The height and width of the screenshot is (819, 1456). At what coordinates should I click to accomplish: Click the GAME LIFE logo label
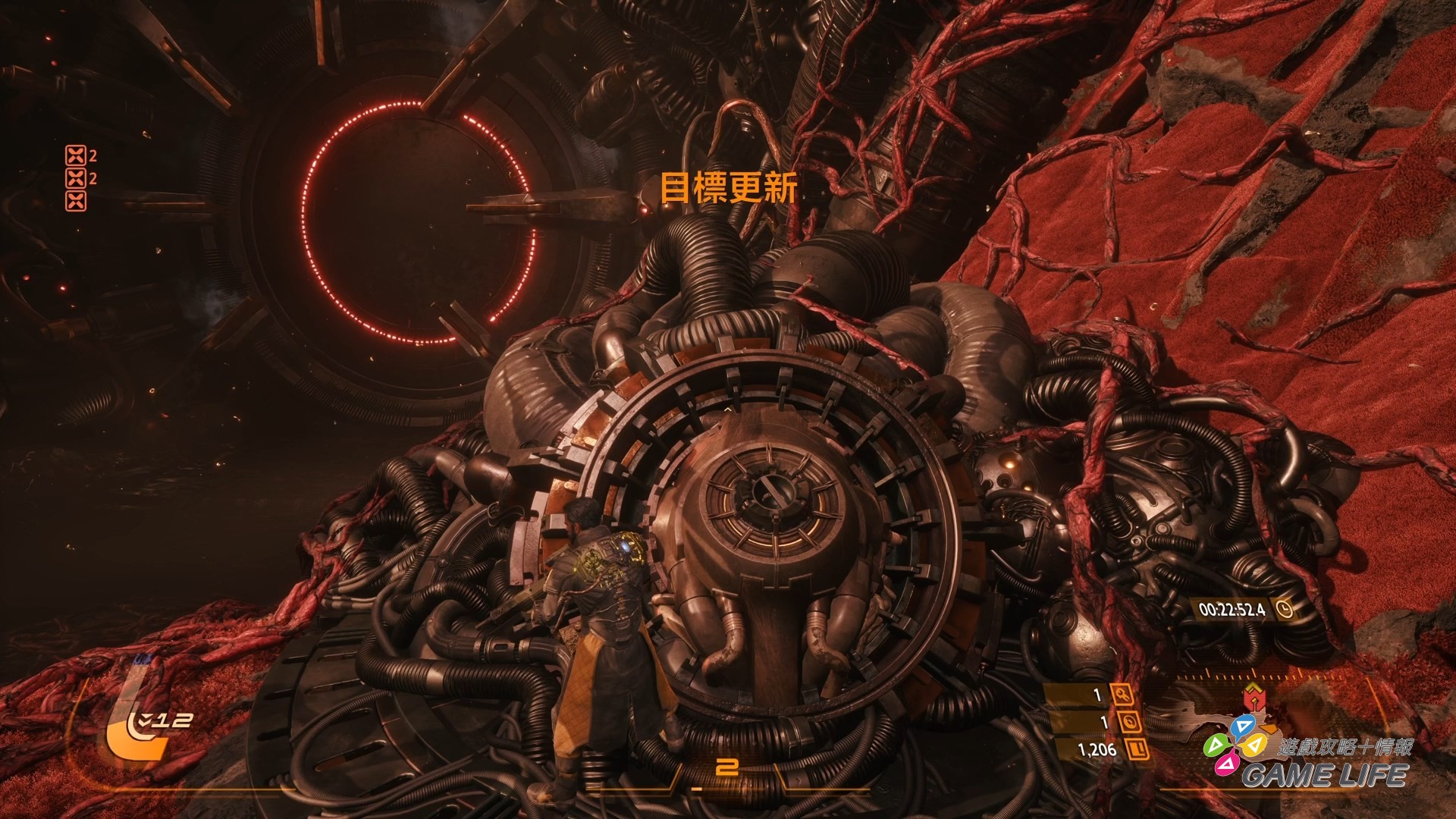(x=1326, y=776)
